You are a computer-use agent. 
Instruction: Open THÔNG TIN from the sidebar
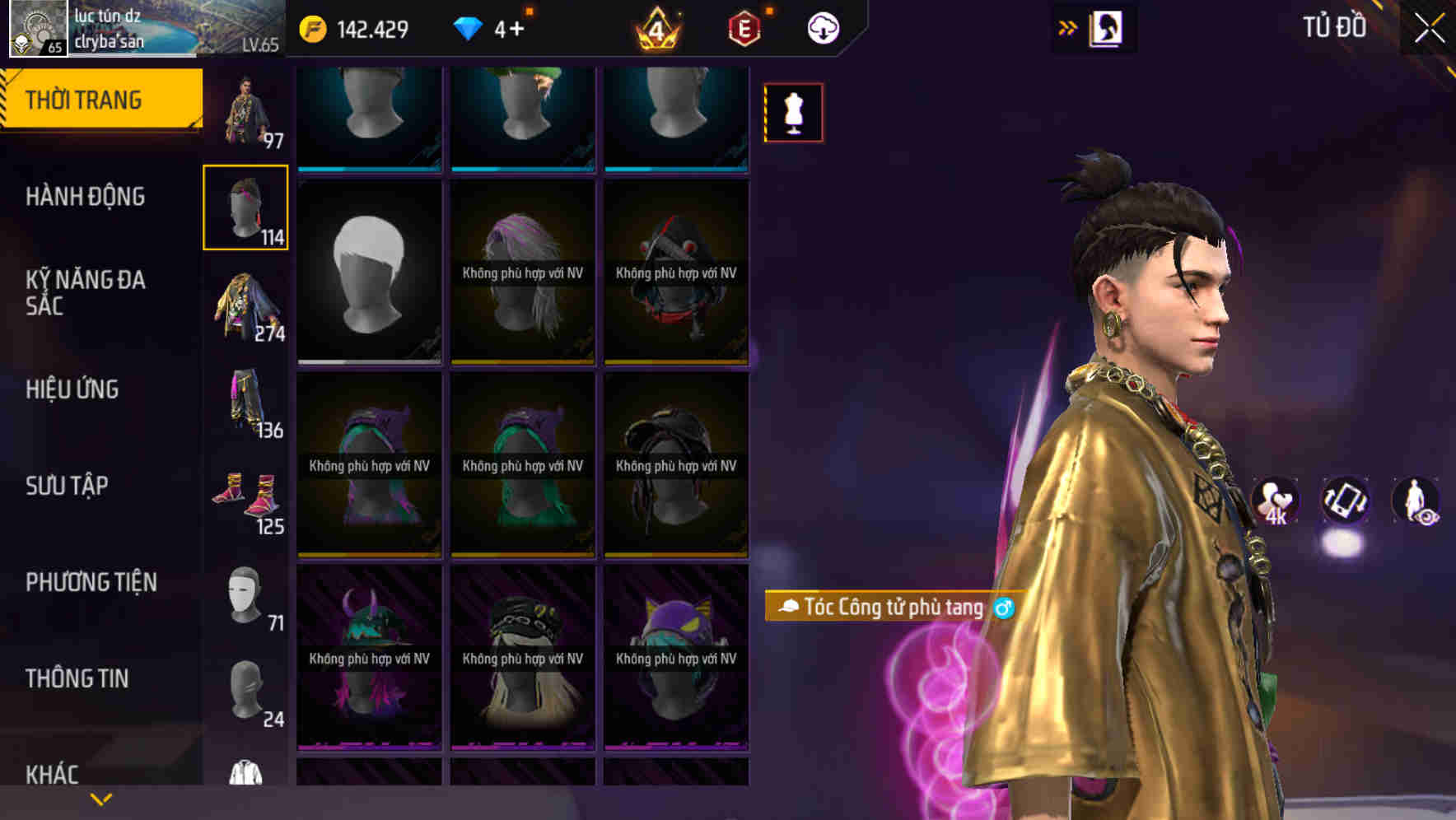tap(76, 678)
